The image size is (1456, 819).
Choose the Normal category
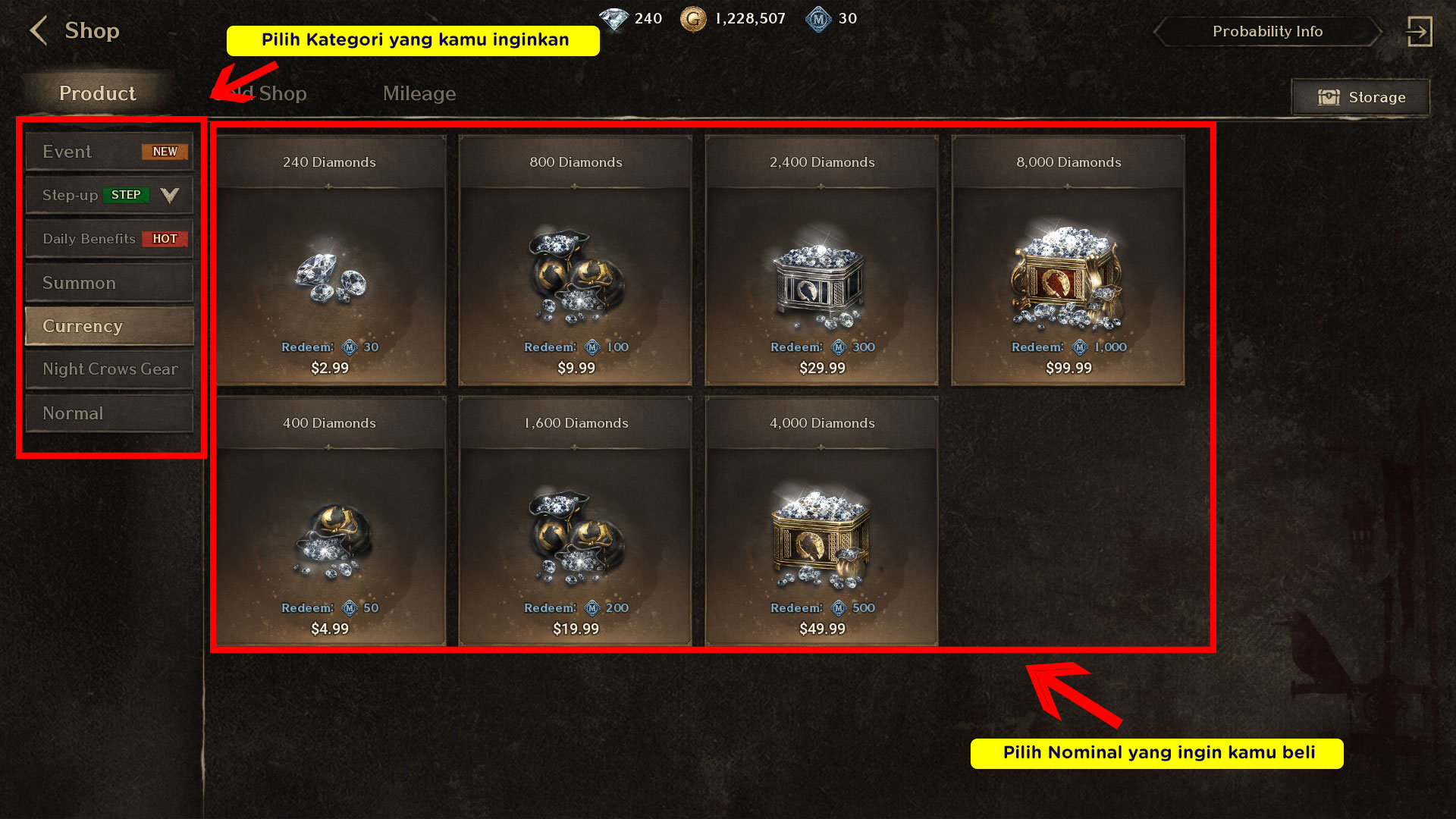[x=109, y=413]
